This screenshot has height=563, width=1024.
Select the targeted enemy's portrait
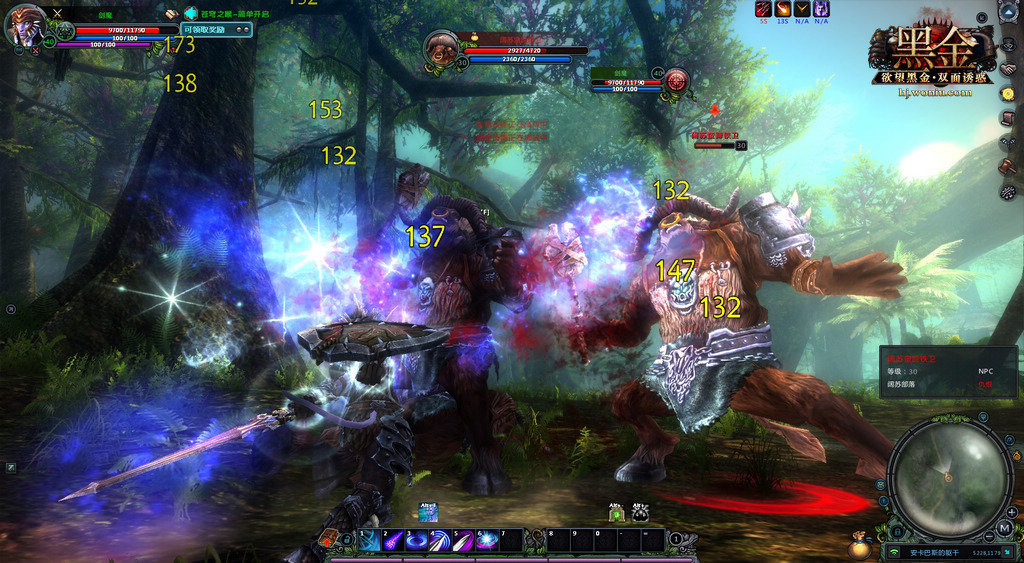tap(441, 48)
